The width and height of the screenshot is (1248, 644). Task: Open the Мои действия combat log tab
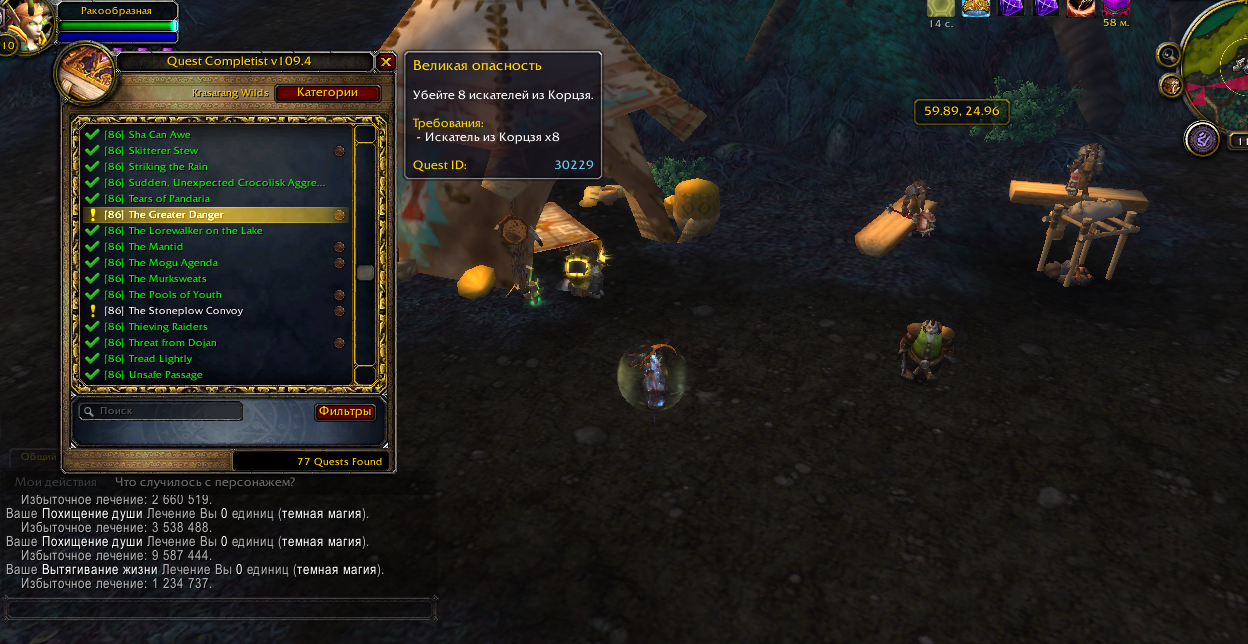56,482
